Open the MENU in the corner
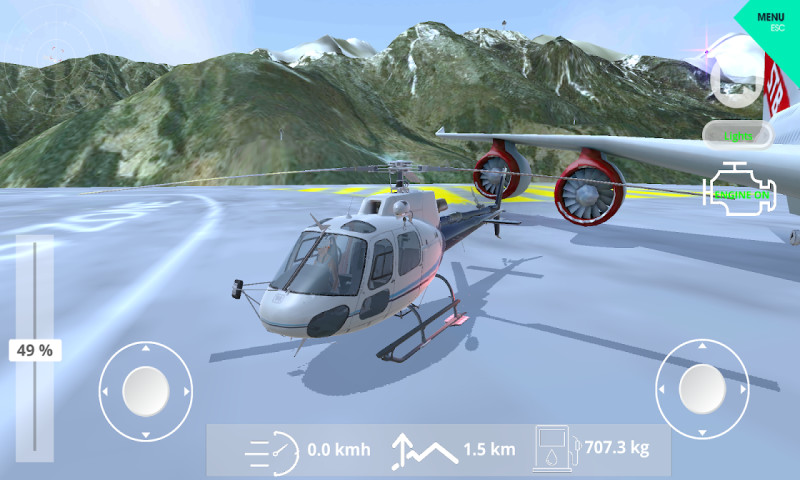 [x=771, y=20]
